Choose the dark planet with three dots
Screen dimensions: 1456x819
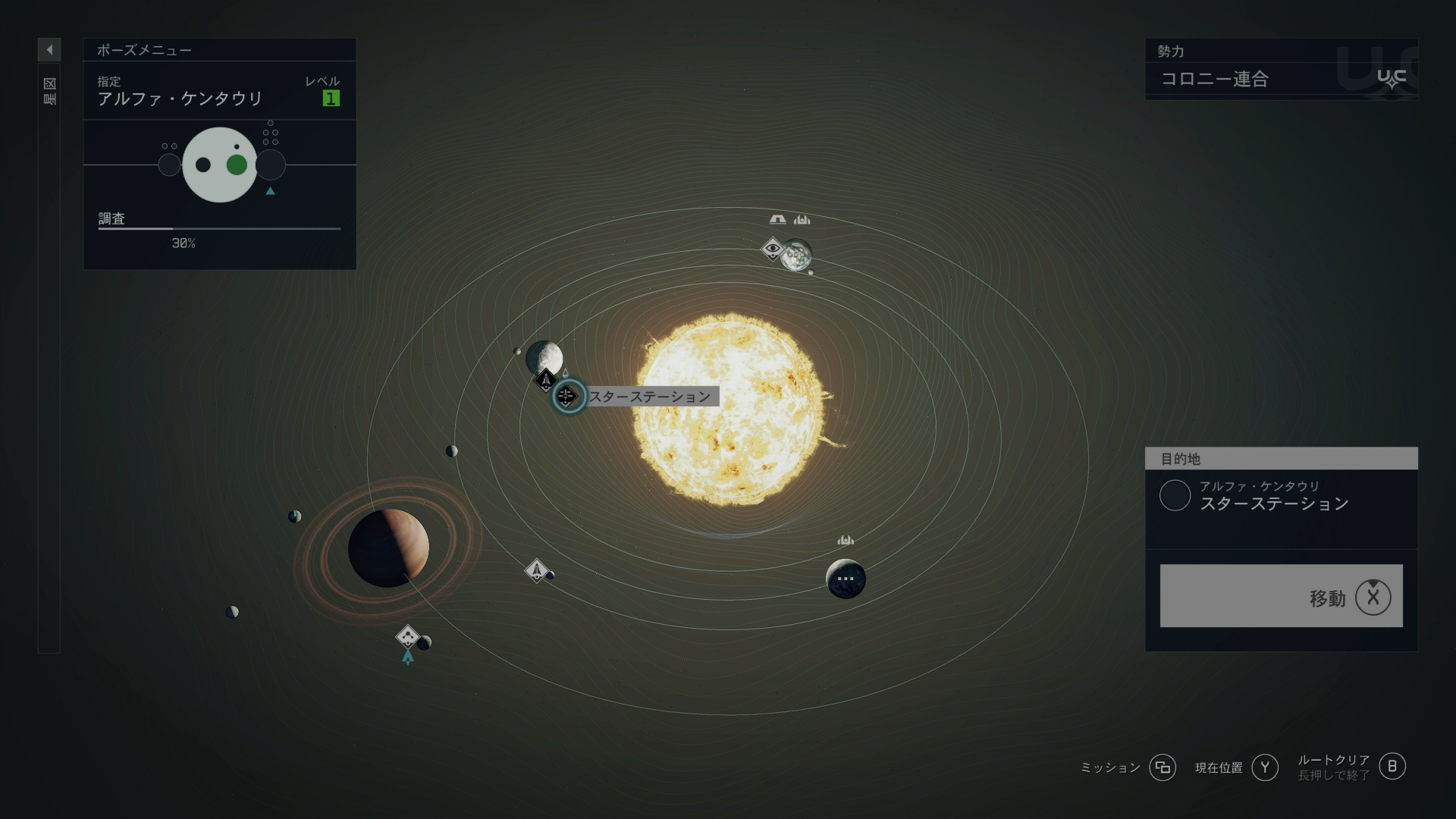(846, 579)
